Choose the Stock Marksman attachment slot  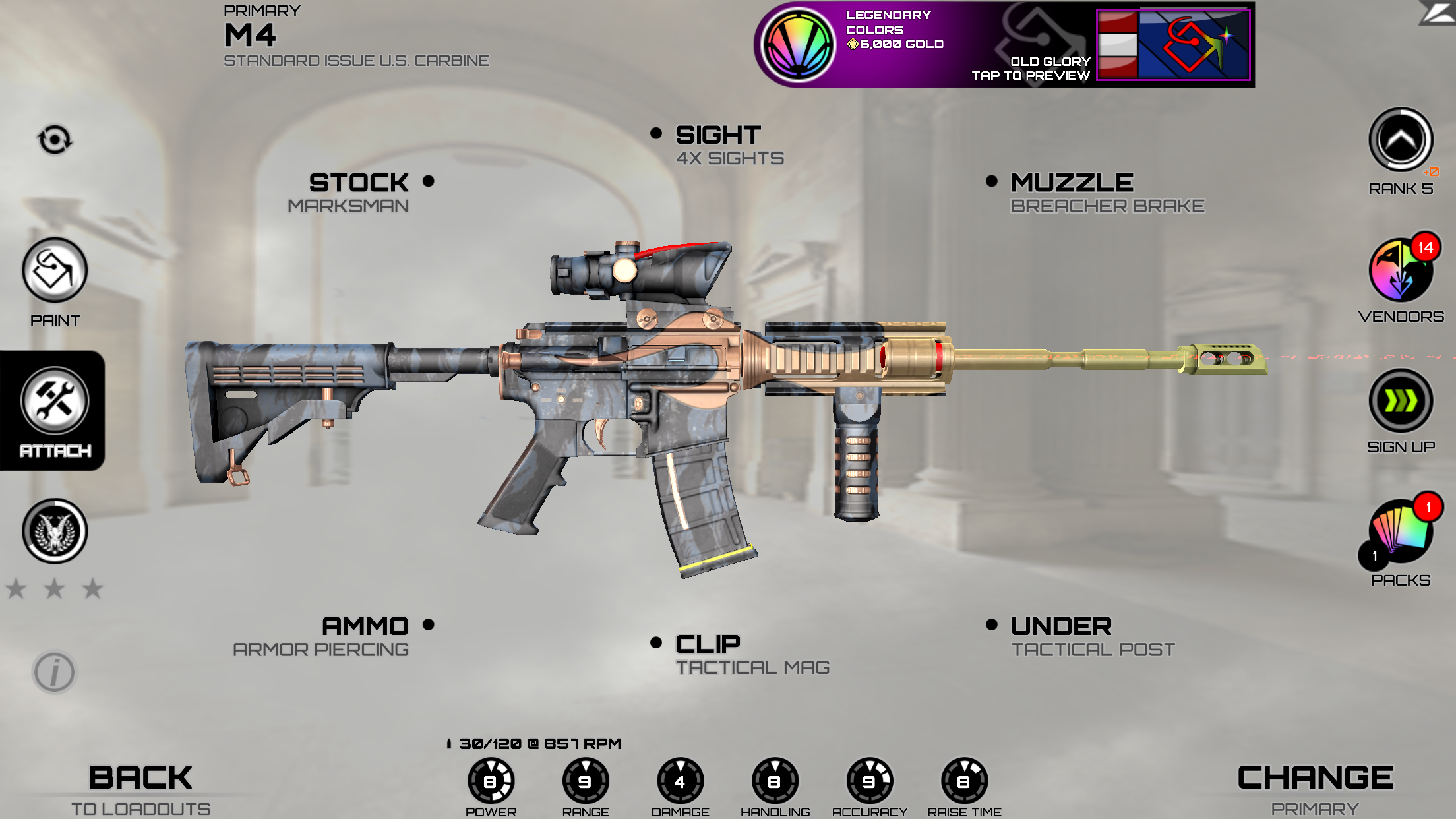(359, 192)
